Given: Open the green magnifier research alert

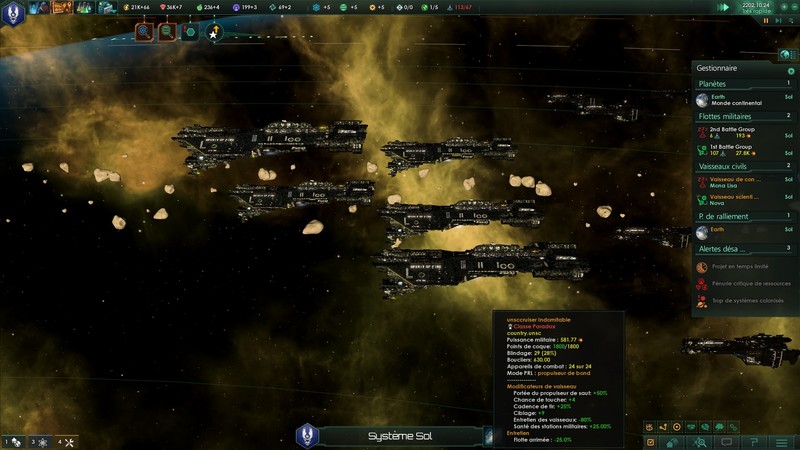Looking at the screenshot, I should pos(167,33).
